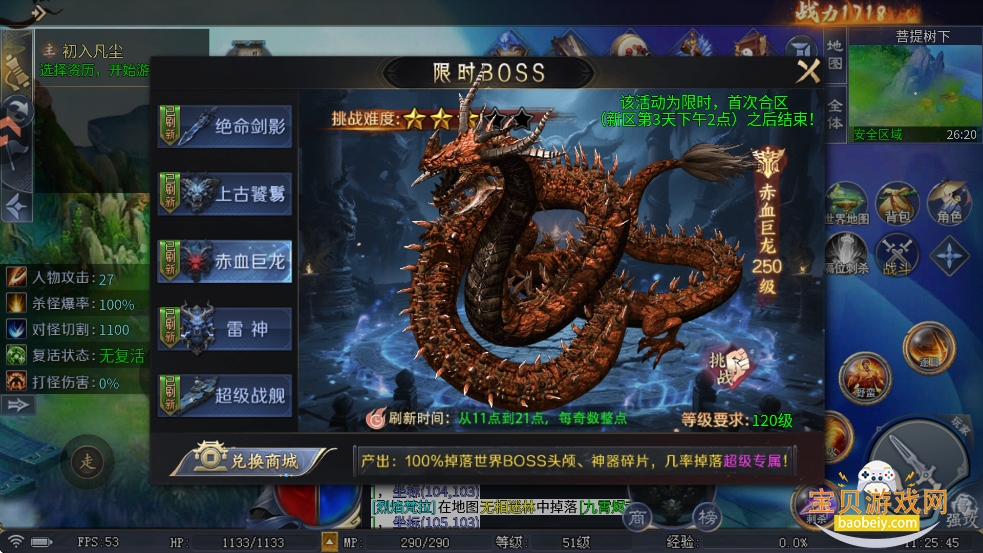Tap the 挑战 fist challenge button
Viewport: 983px width, 553px height.
pos(727,367)
